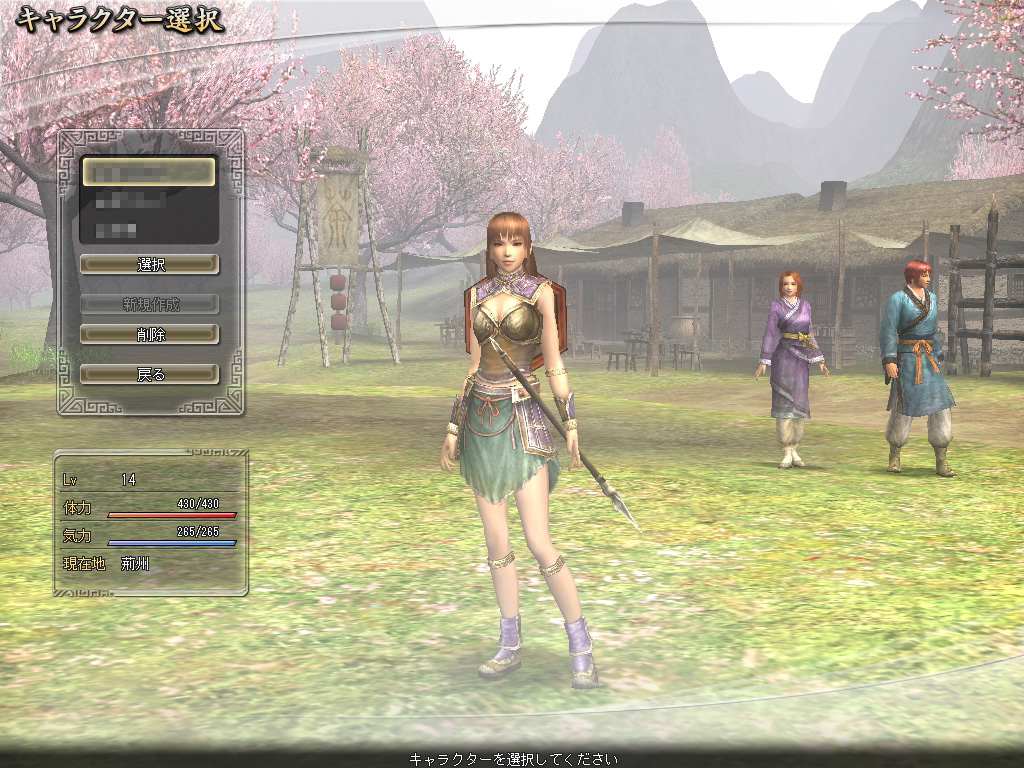Select the highlighted top character name entry
The width and height of the screenshot is (1024, 768).
pyautogui.click(x=148, y=172)
